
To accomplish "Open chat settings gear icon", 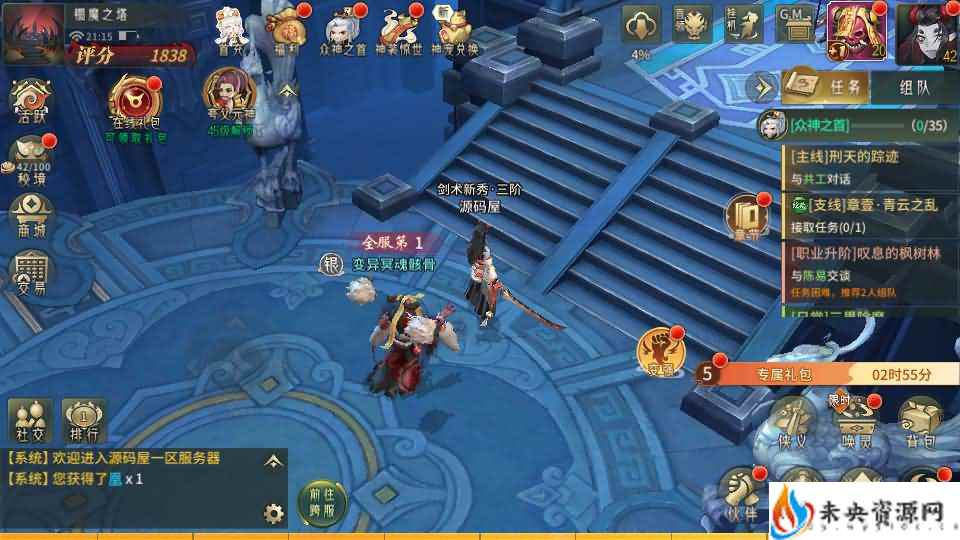I will 273,514.
